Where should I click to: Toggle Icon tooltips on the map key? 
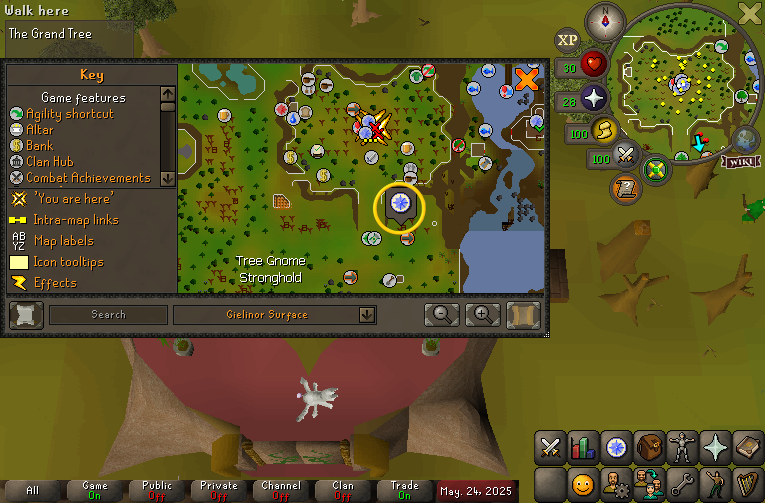pyautogui.click(x=68, y=262)
